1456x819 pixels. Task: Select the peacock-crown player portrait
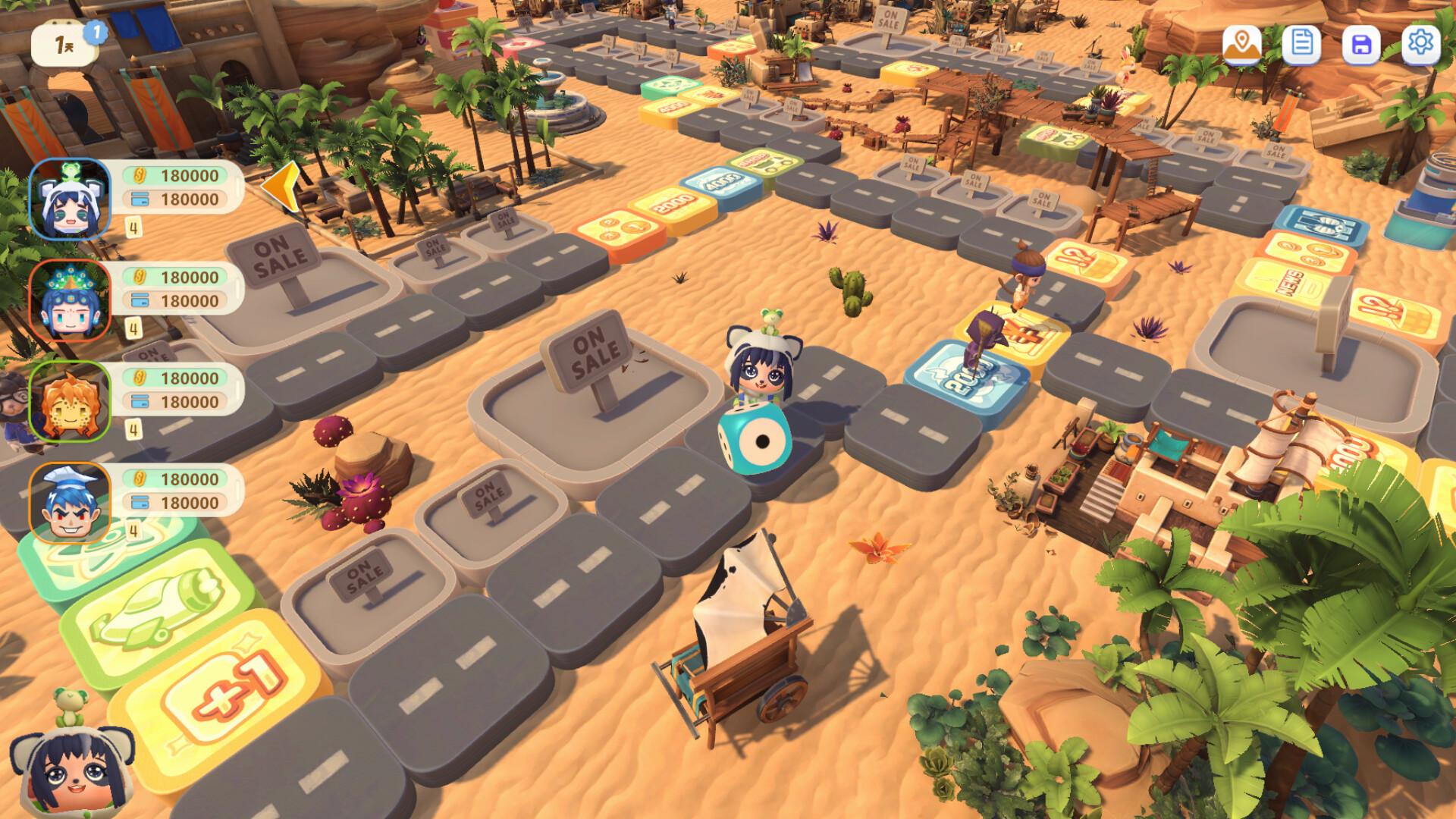point(70,300)
